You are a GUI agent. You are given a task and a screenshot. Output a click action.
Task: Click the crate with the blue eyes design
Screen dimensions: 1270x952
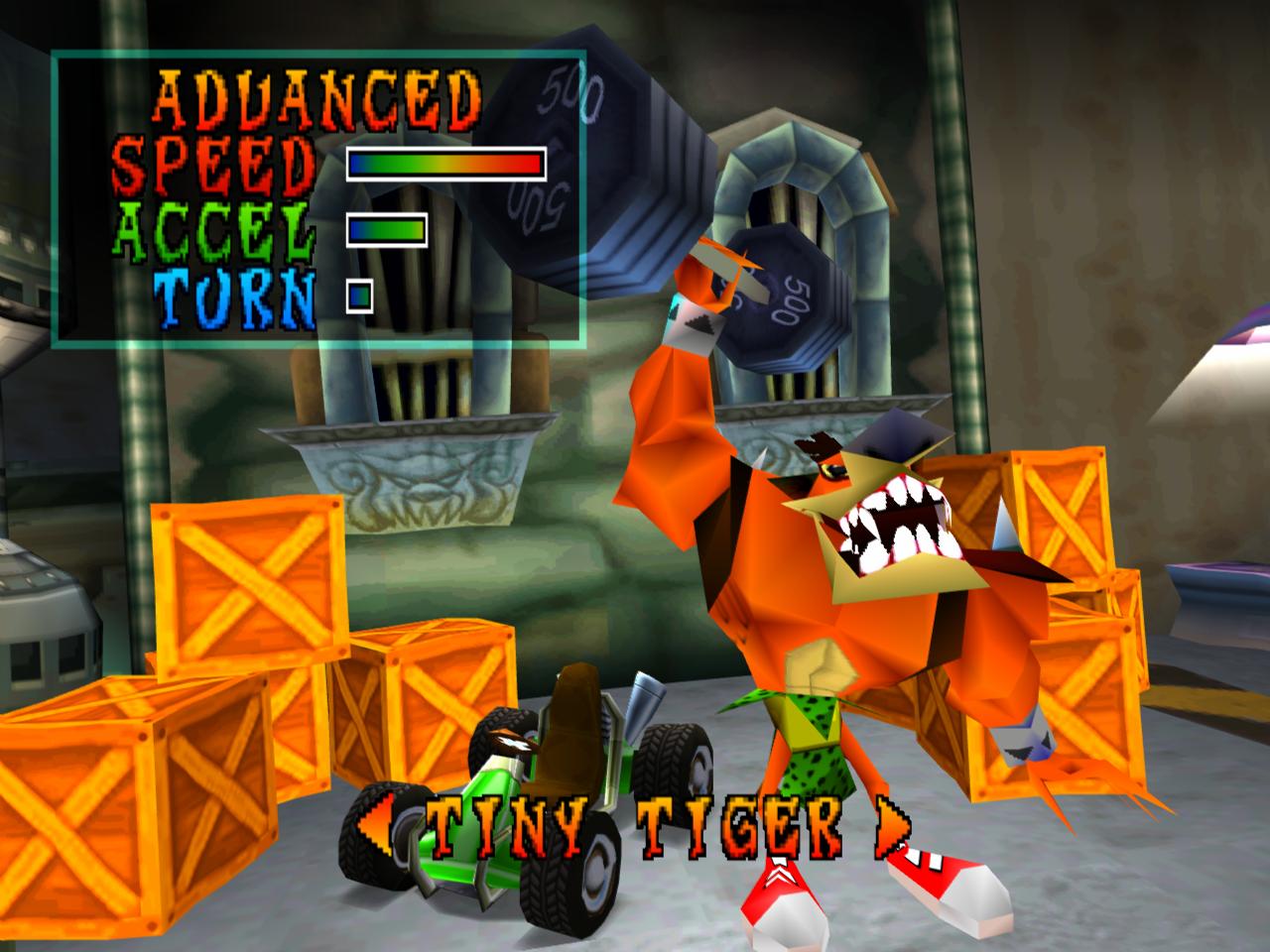pos(1022,734)
